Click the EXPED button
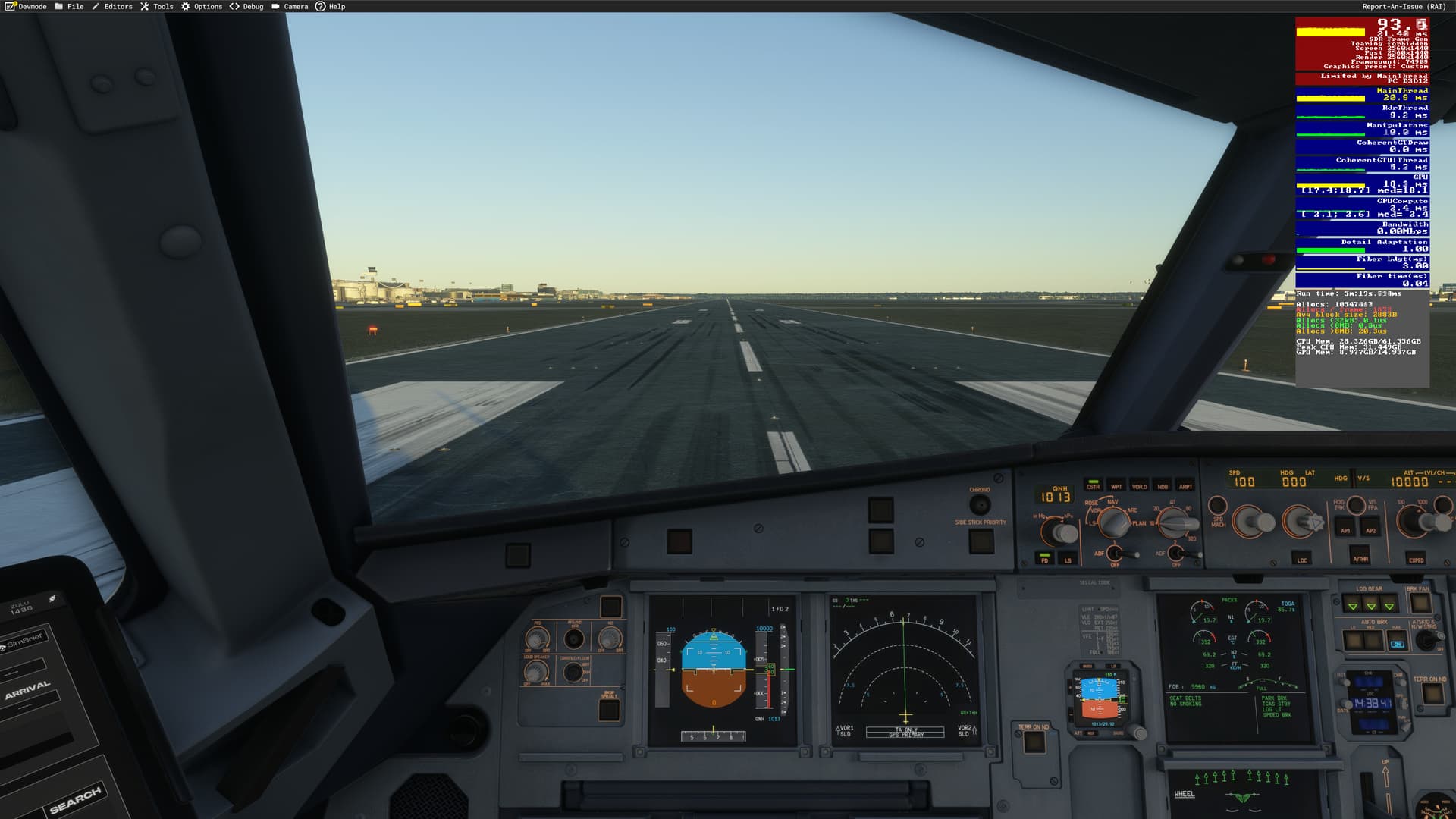The width and height of the screenshot is (1456, 819). pyautogui.click(x=1416, y=559)
